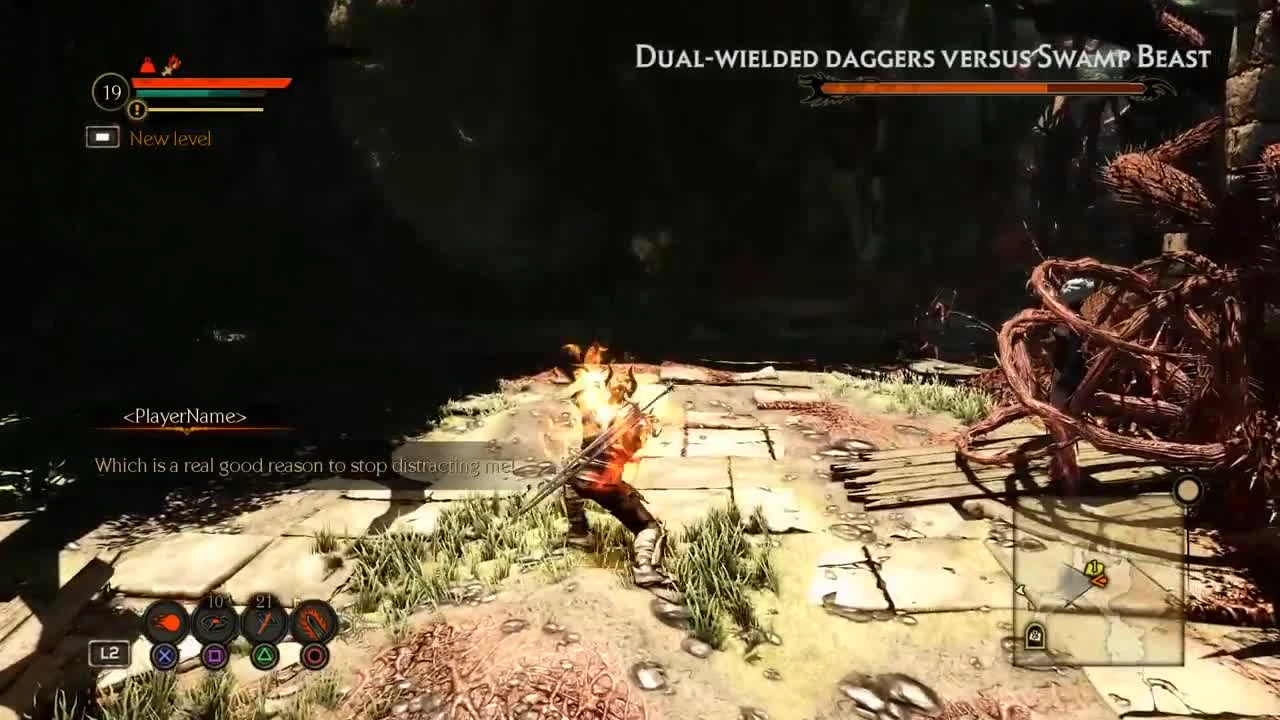Image resolution: width=1280 pixels, height=720 pixels.
Task: Select the yellow objective flag on the minimap
Action: [x=1096, y=567]
